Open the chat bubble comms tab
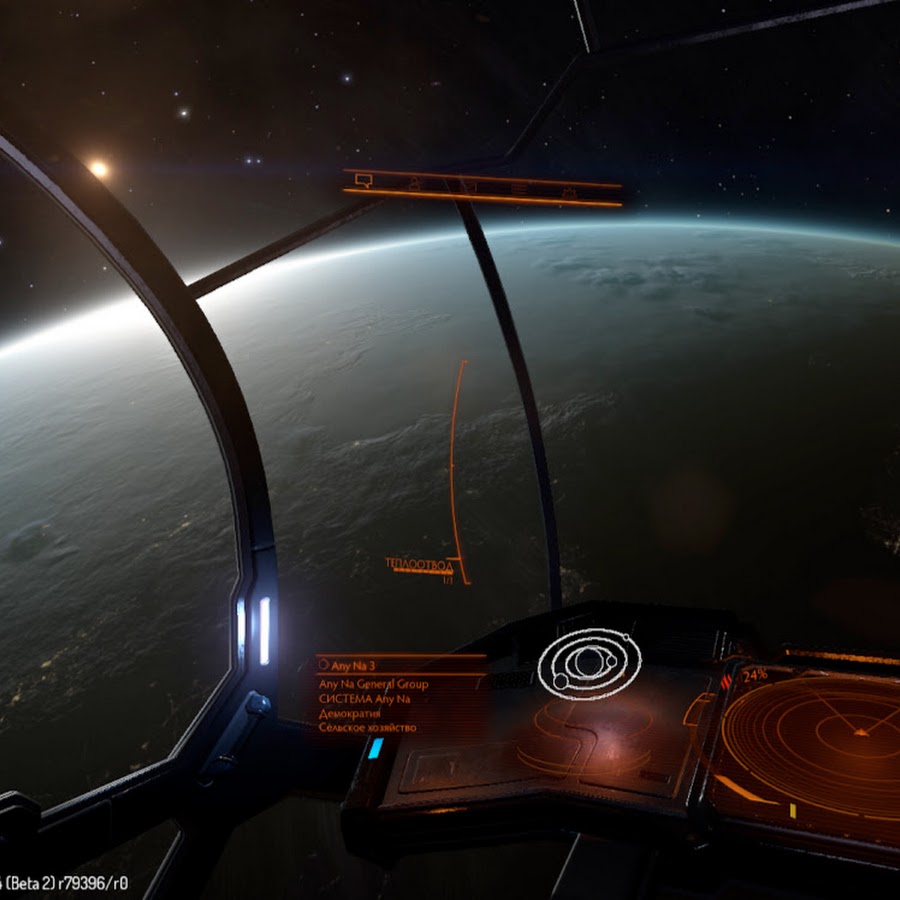900x900 pixels. point(364,181)
